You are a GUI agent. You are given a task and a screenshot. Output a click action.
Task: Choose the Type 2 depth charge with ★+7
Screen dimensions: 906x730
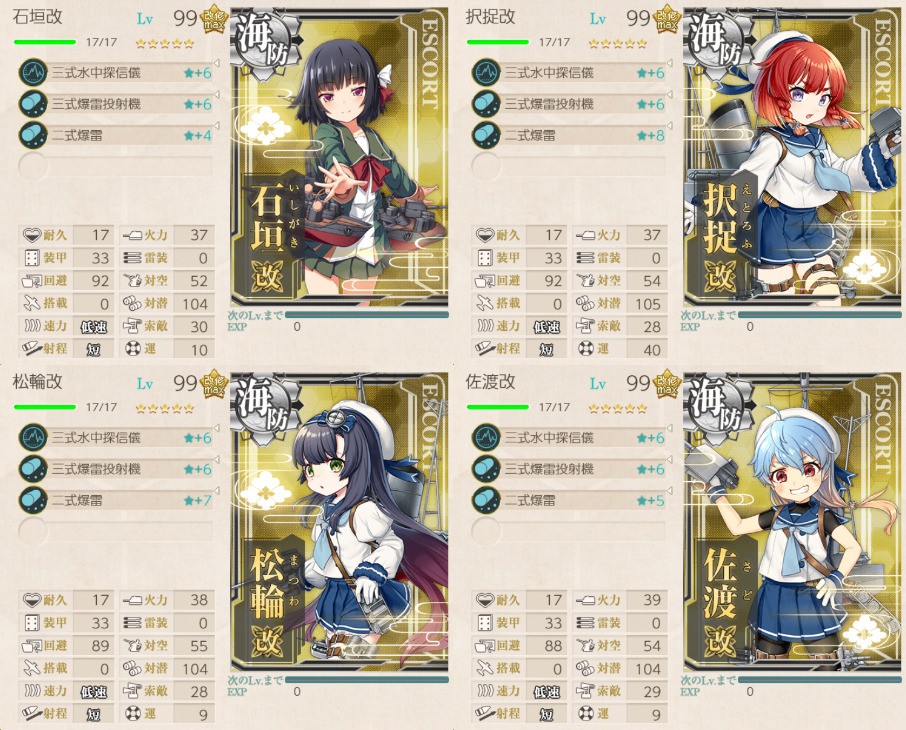(x=115, y=500)
